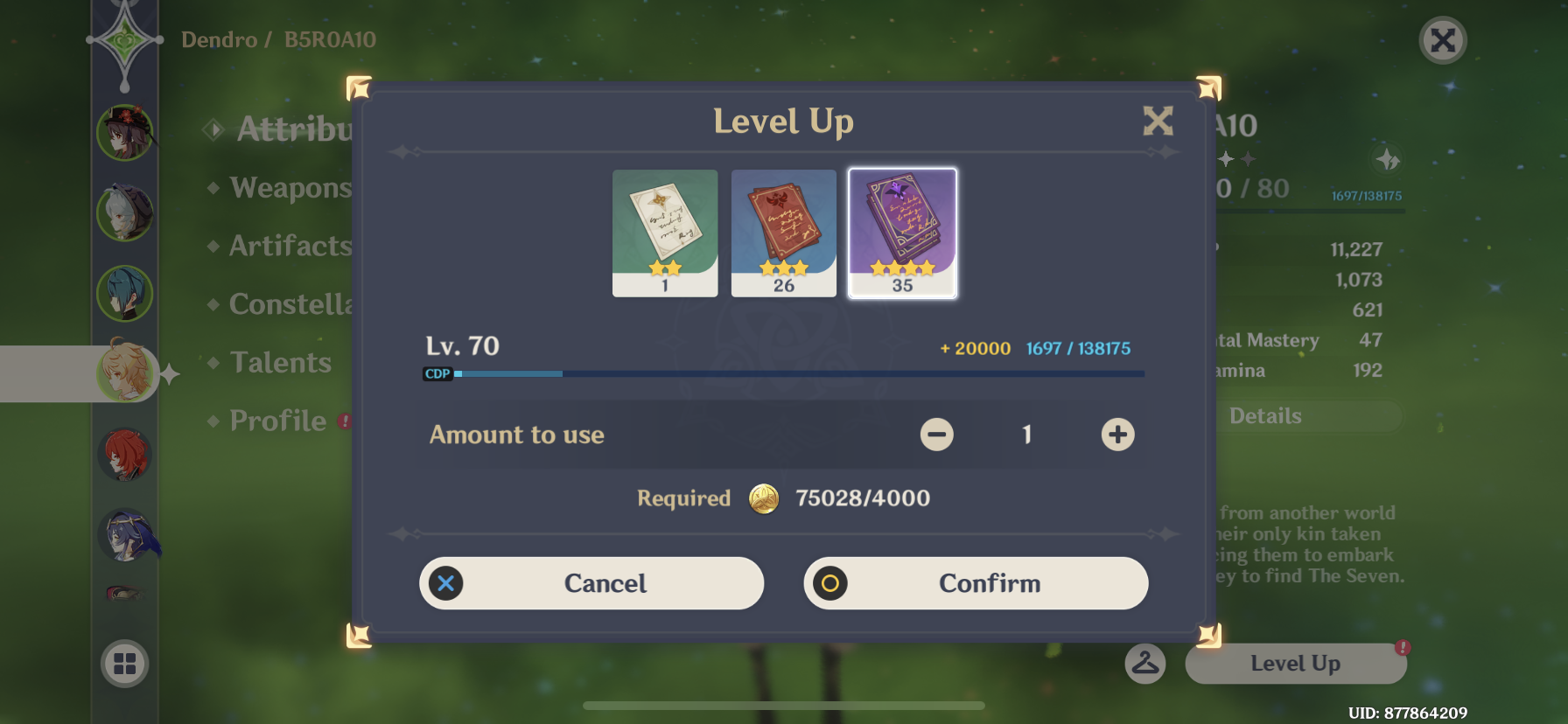Open the Talents menu entry

click(x=278, y=362)
